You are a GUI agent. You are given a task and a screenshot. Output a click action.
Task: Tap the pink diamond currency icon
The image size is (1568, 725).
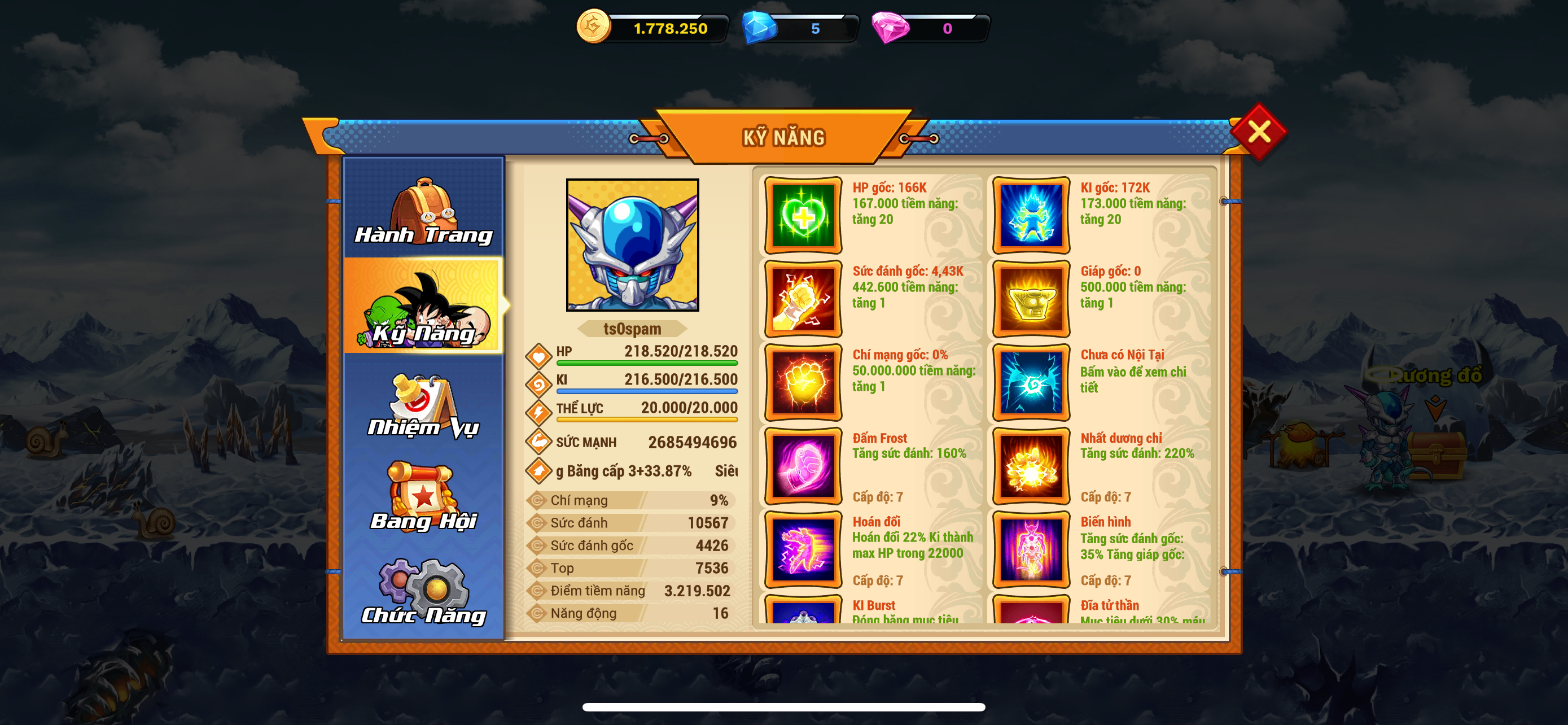(890, 28)
